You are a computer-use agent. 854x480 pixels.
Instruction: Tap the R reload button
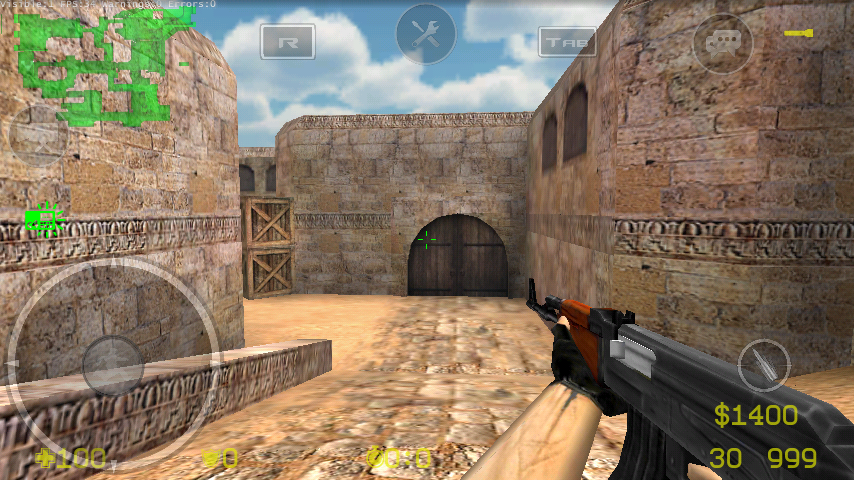coord(288,41)
